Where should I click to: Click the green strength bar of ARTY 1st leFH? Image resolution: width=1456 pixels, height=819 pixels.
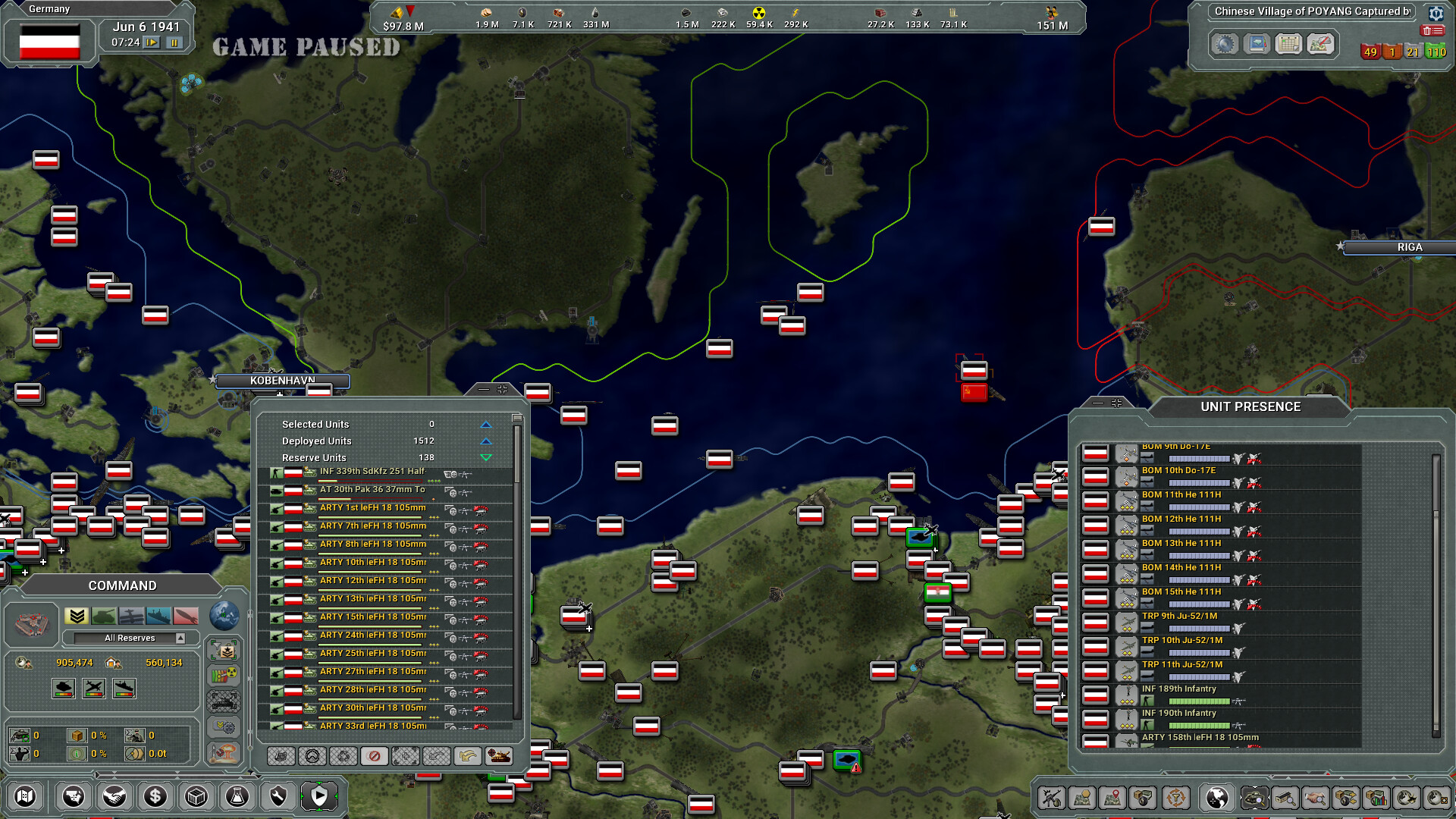pyautogui.click(x=370, y=518)
